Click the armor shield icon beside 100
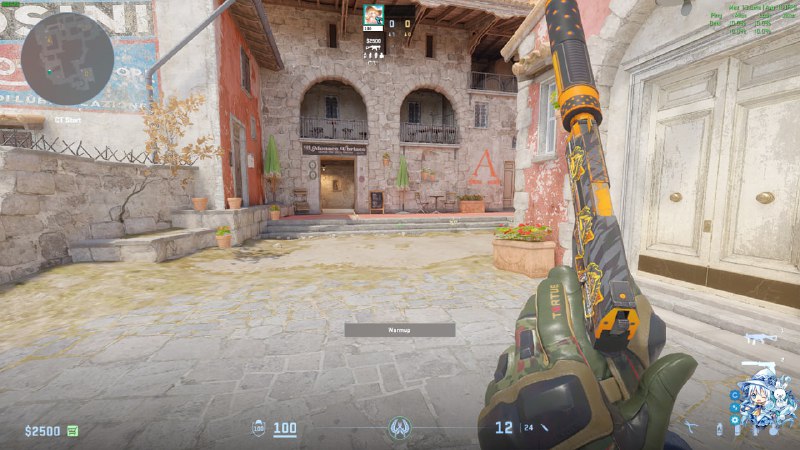The height and width of the screenshot is (450, 800). coord(257,429)
